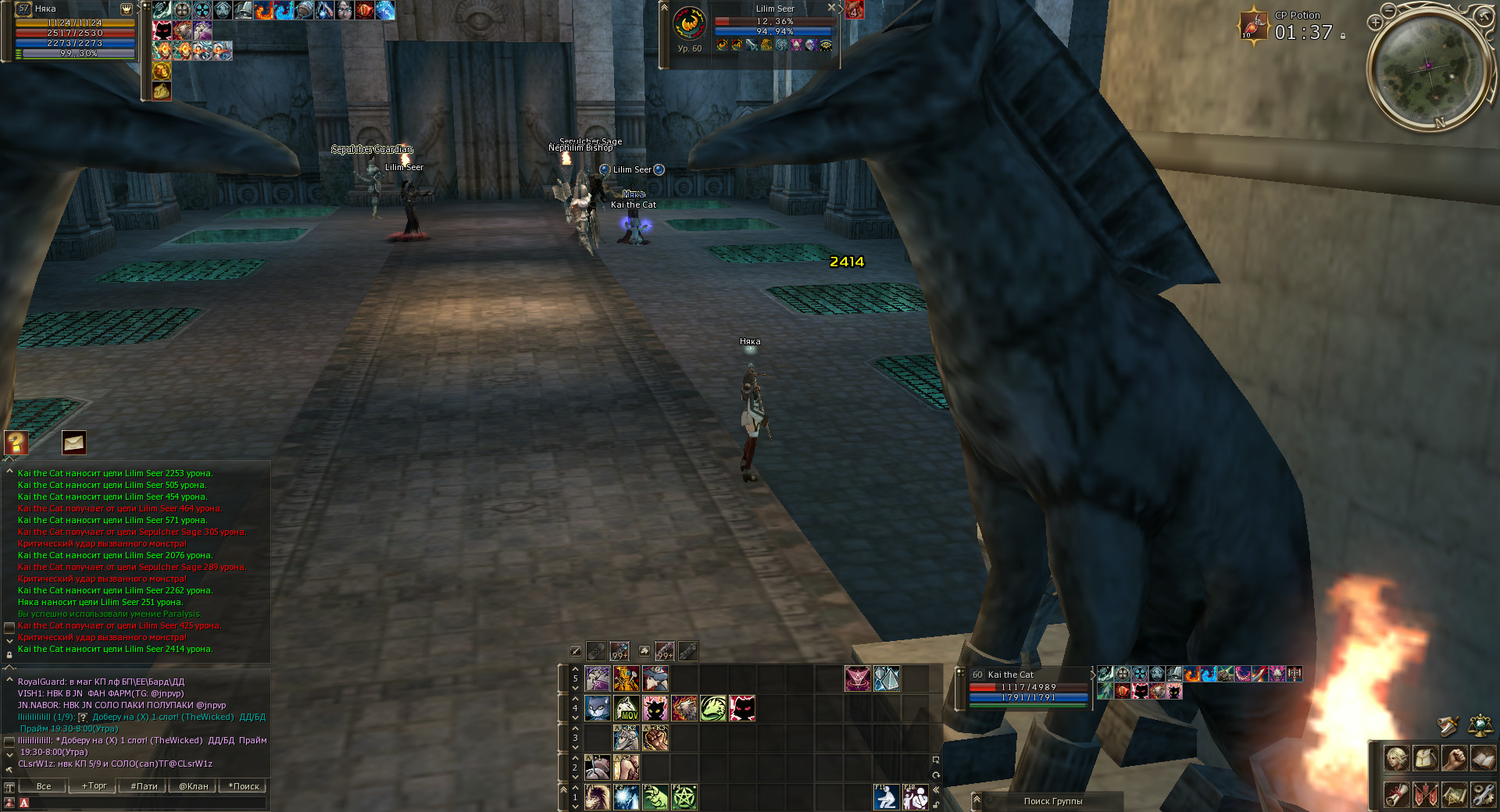This screenshot has width=1500, height=812.
Task: Open the skills open-book menu button
Action: [1482, 757]
